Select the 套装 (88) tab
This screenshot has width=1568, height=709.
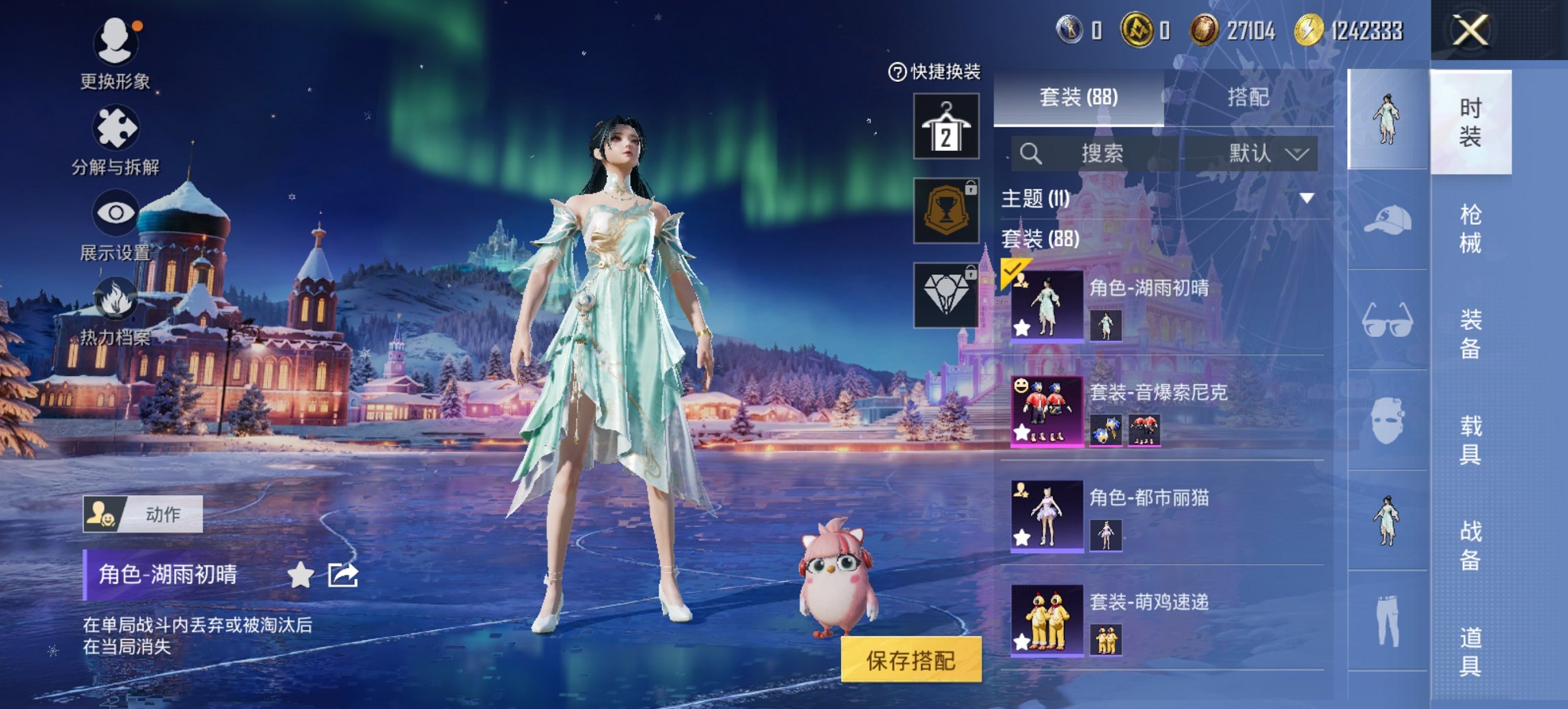coord(1078,98)
